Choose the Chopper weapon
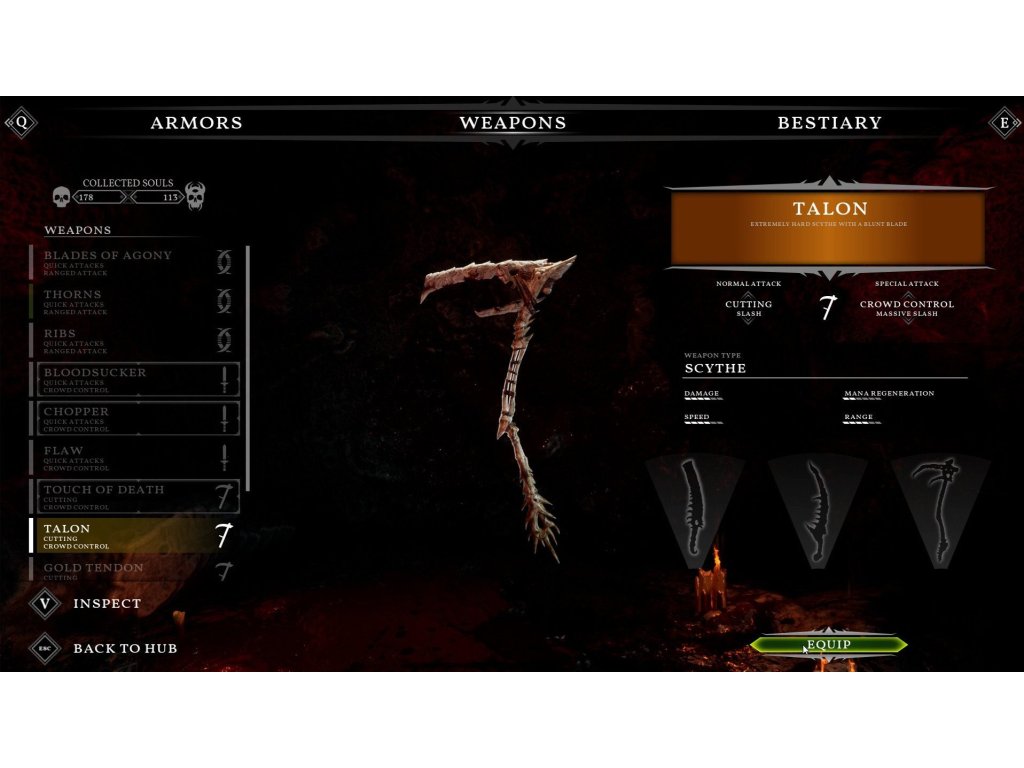The width and height of the screenshot is (1024, 768). [135, 418]
